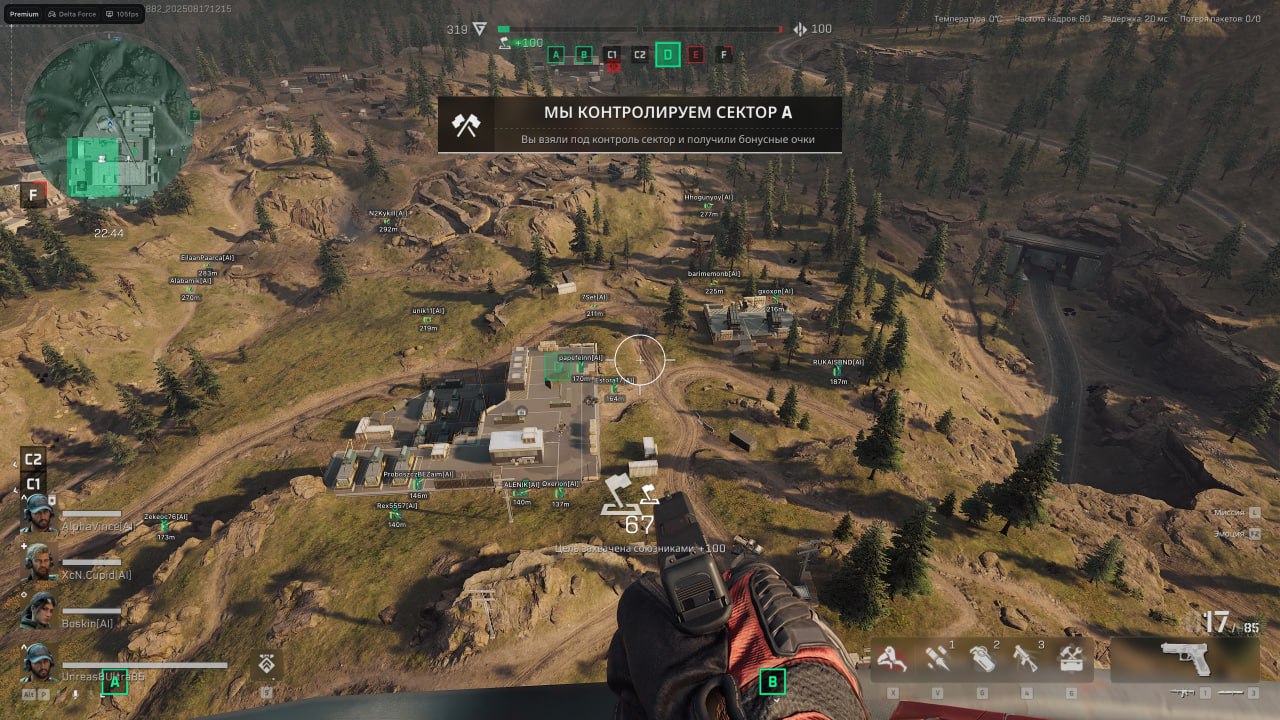Screen dimensions: 1280x720
Task: Select the grenade icon in equipment slot 2
Action: click(x=983, y=658)
